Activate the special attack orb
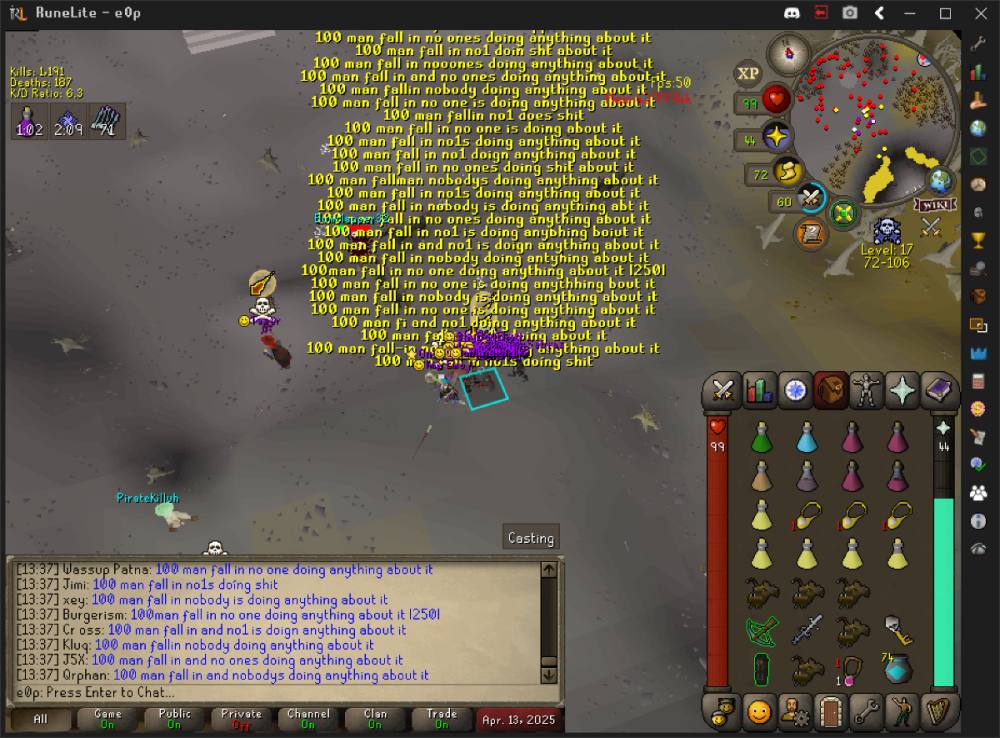Image resolution: width=1000 pixels, height=738 pixels. pos(811,200)
